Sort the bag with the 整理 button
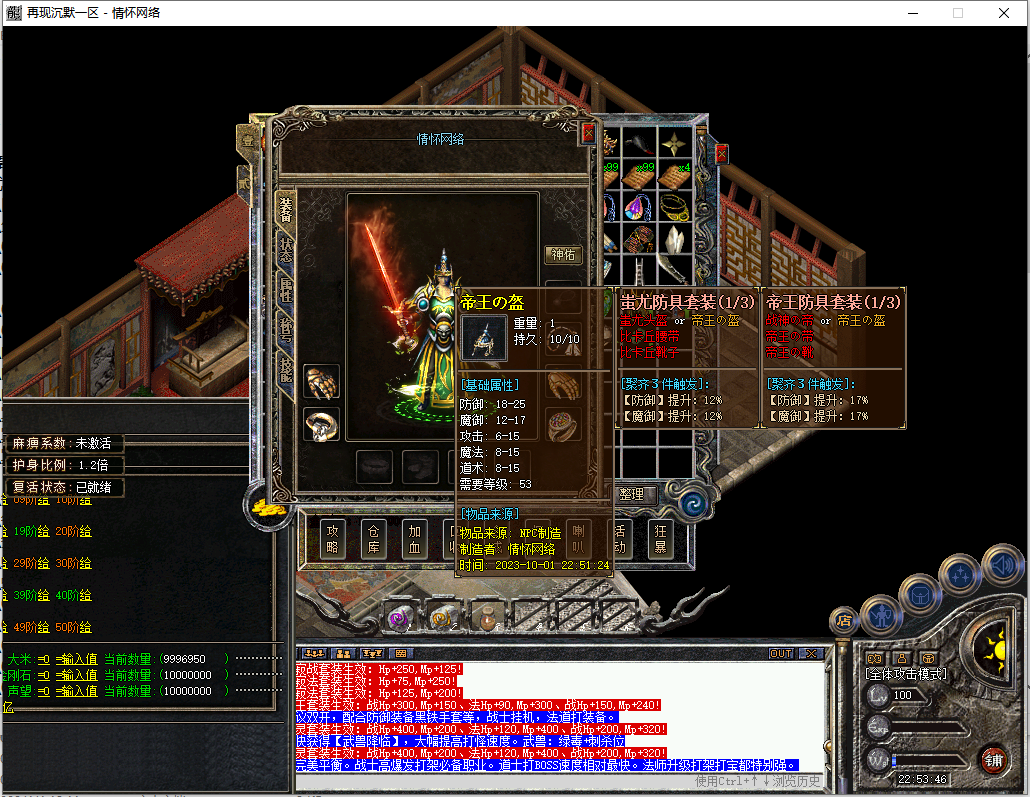This screenshot has height=797, width=1030. tap(632, 494)
